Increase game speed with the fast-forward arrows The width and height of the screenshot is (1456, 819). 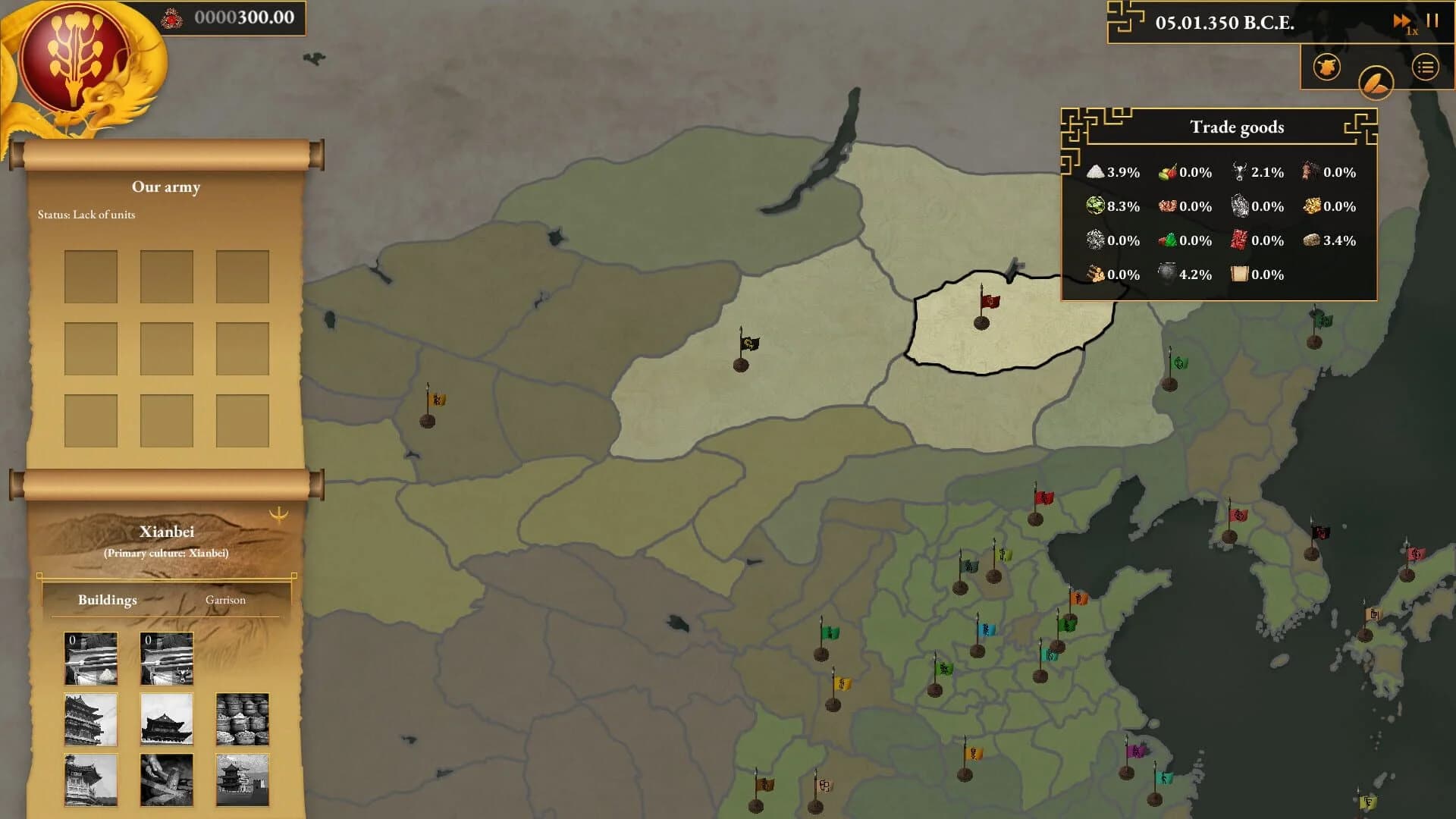click(x=1402, y=21)
